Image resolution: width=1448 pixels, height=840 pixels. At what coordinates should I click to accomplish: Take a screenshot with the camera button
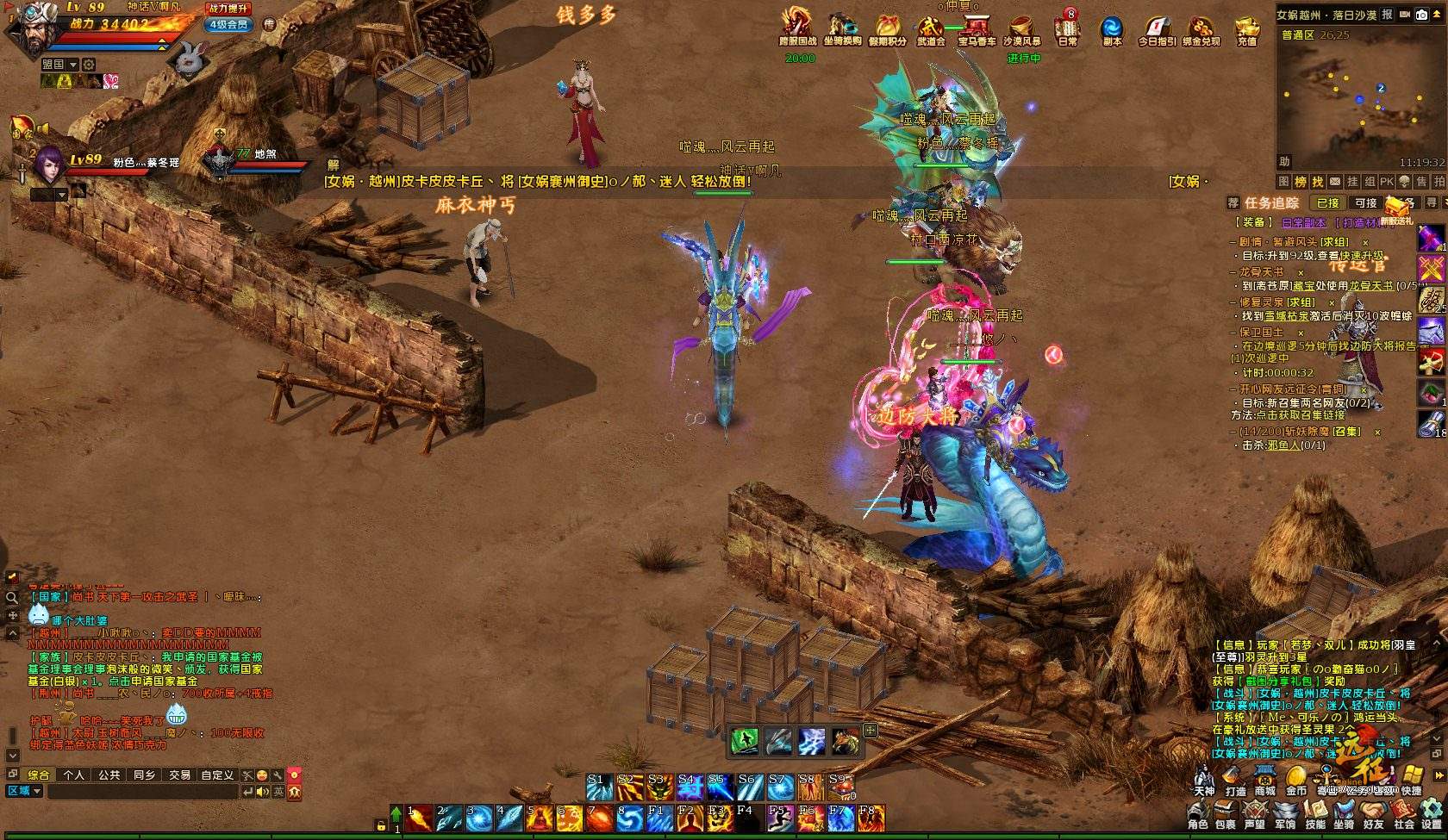1421,15
